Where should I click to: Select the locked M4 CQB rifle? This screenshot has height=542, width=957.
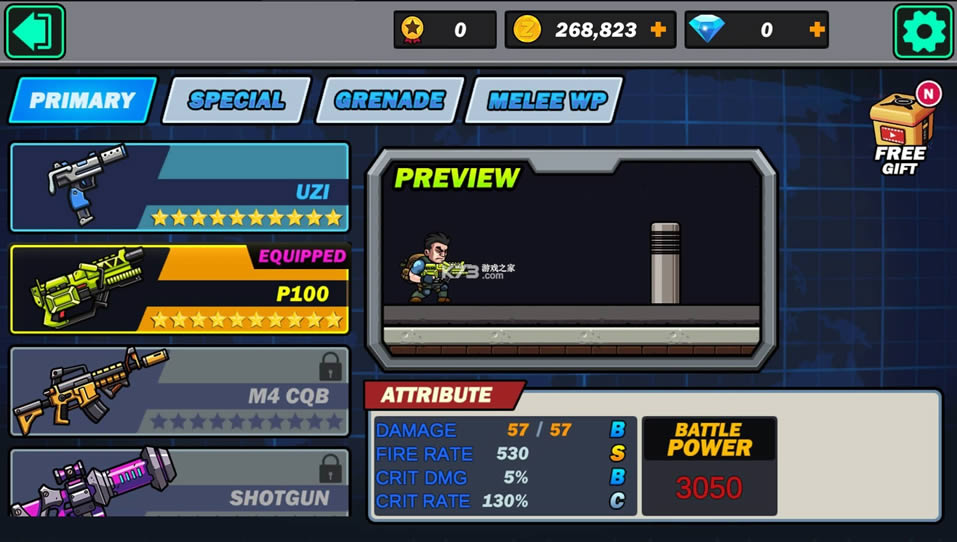tap(180, 391)
